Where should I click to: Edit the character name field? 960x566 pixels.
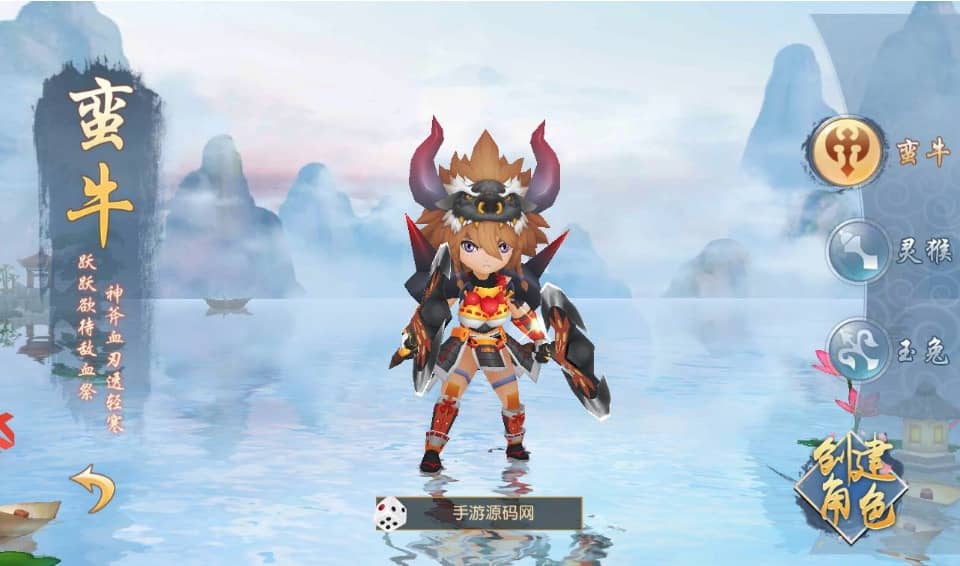coord(493,514)
